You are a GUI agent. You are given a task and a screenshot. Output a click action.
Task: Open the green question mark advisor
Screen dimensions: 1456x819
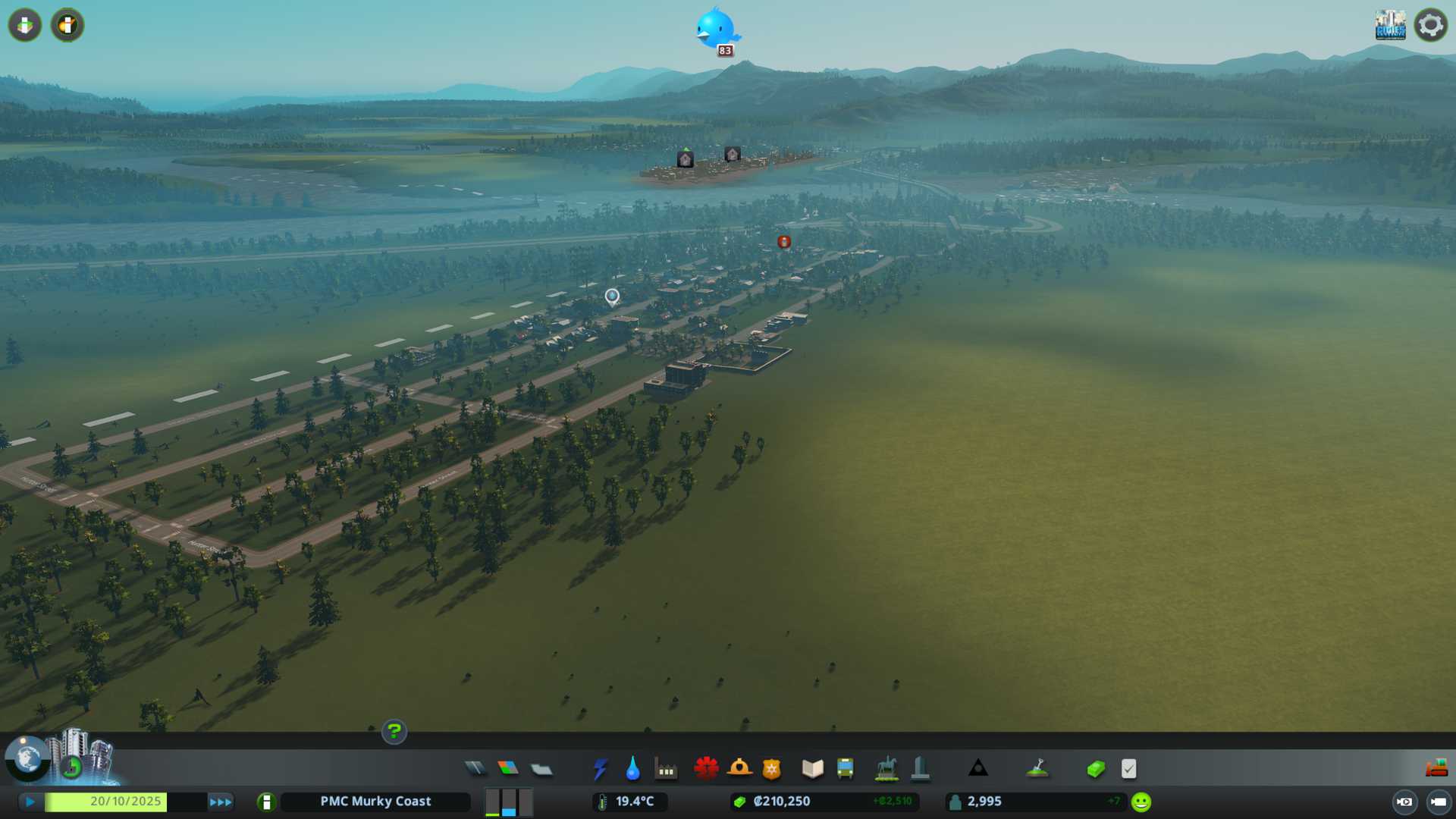click(x=394, y=732)
